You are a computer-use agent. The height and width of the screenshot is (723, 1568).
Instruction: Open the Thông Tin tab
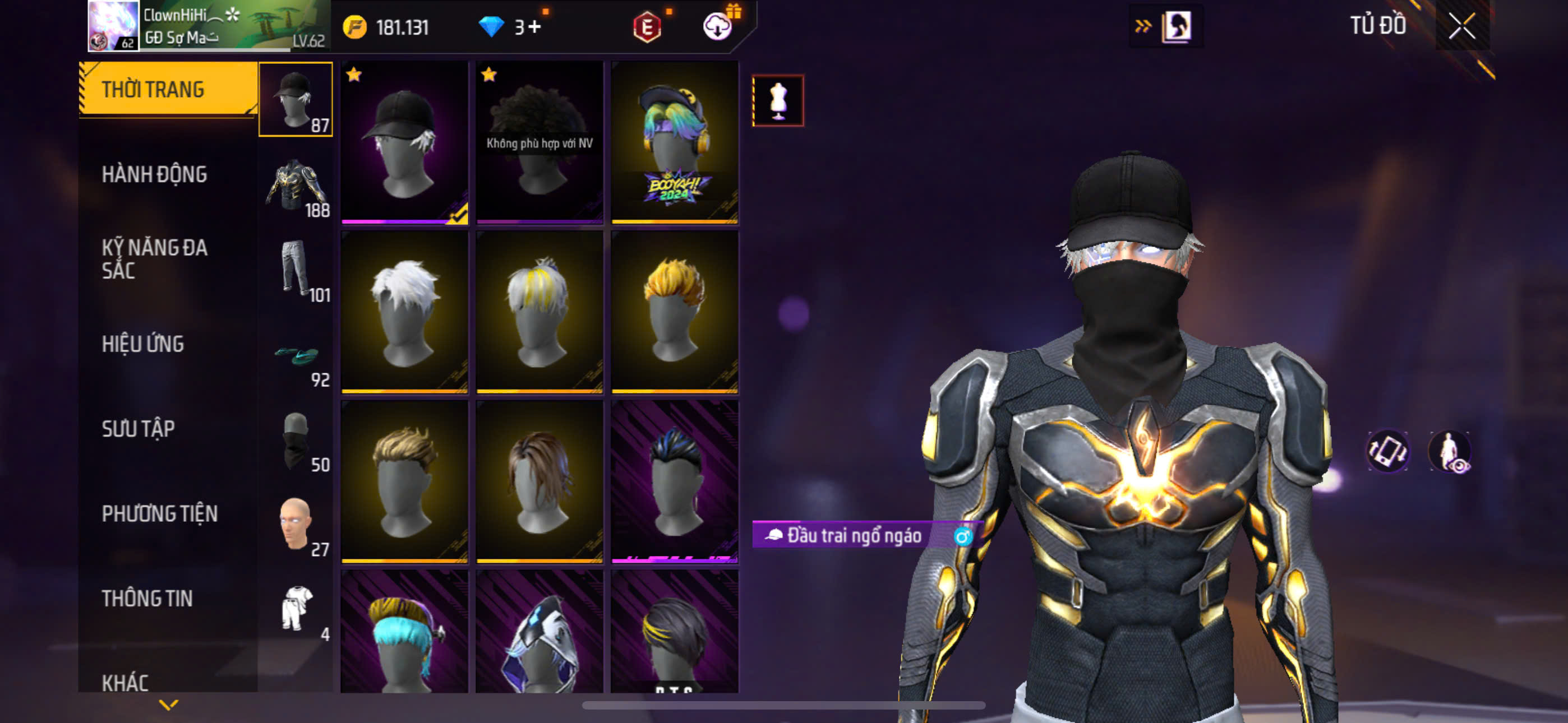pyautogui.click(x=147, y=598)
